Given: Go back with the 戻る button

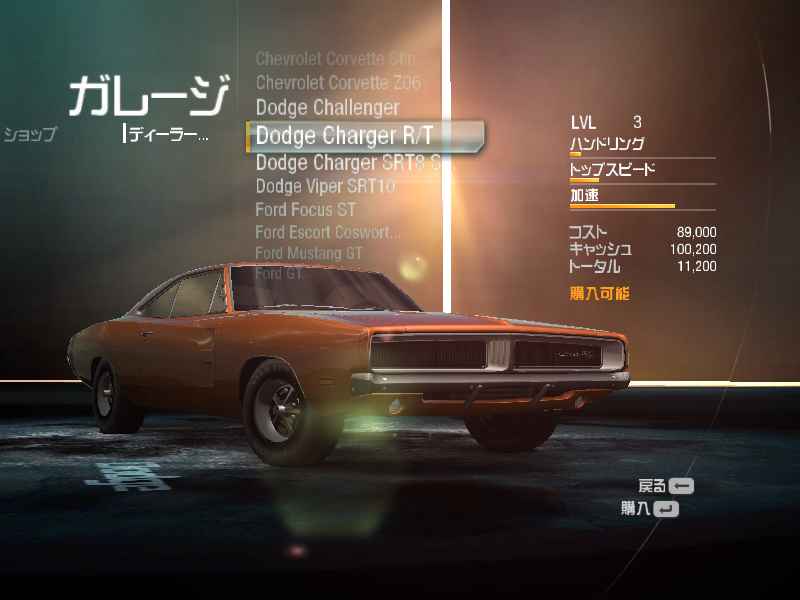Looking at the screenshot, I should coord(666,486).
